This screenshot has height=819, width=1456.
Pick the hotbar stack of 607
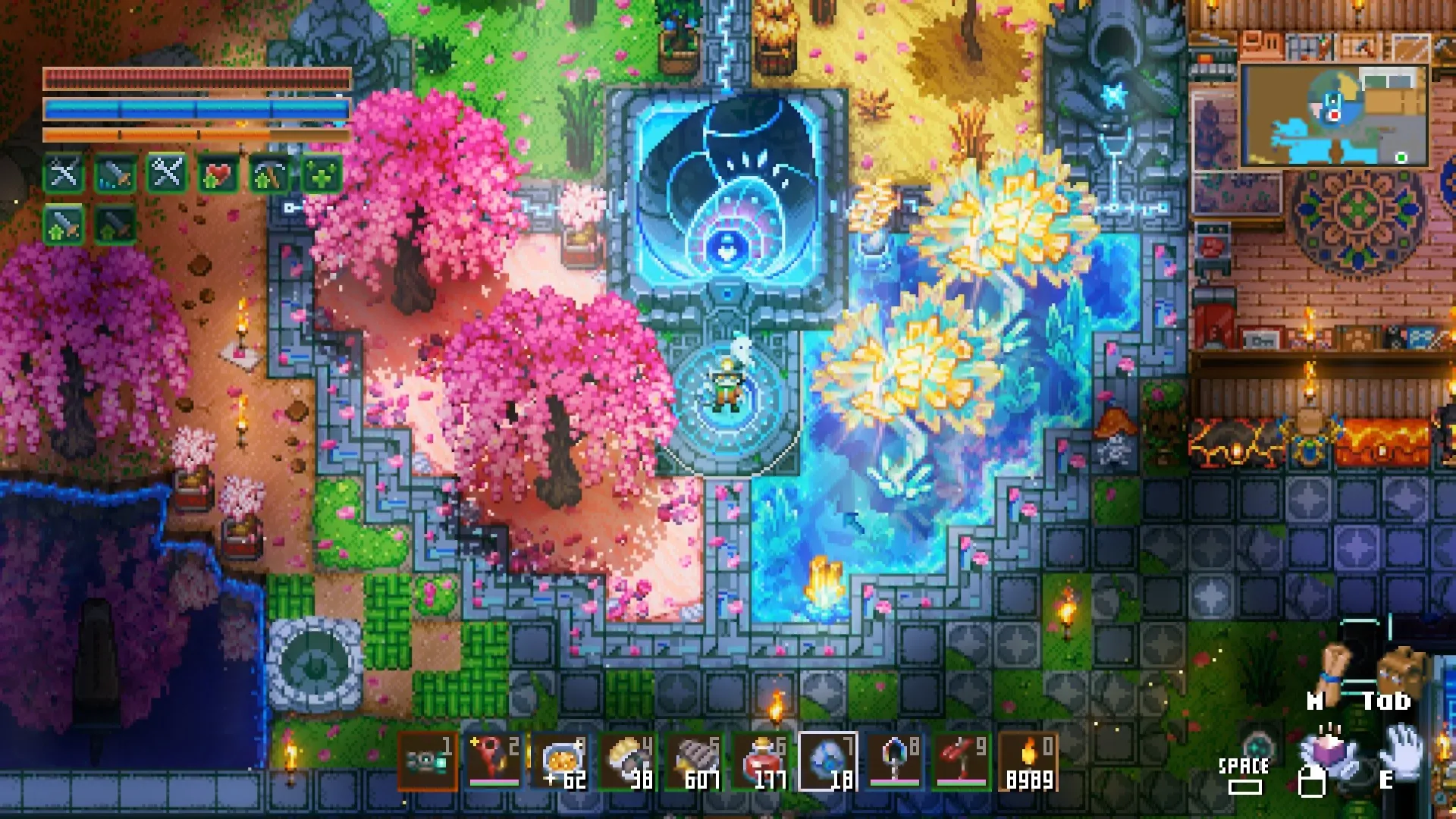[695, 762]
